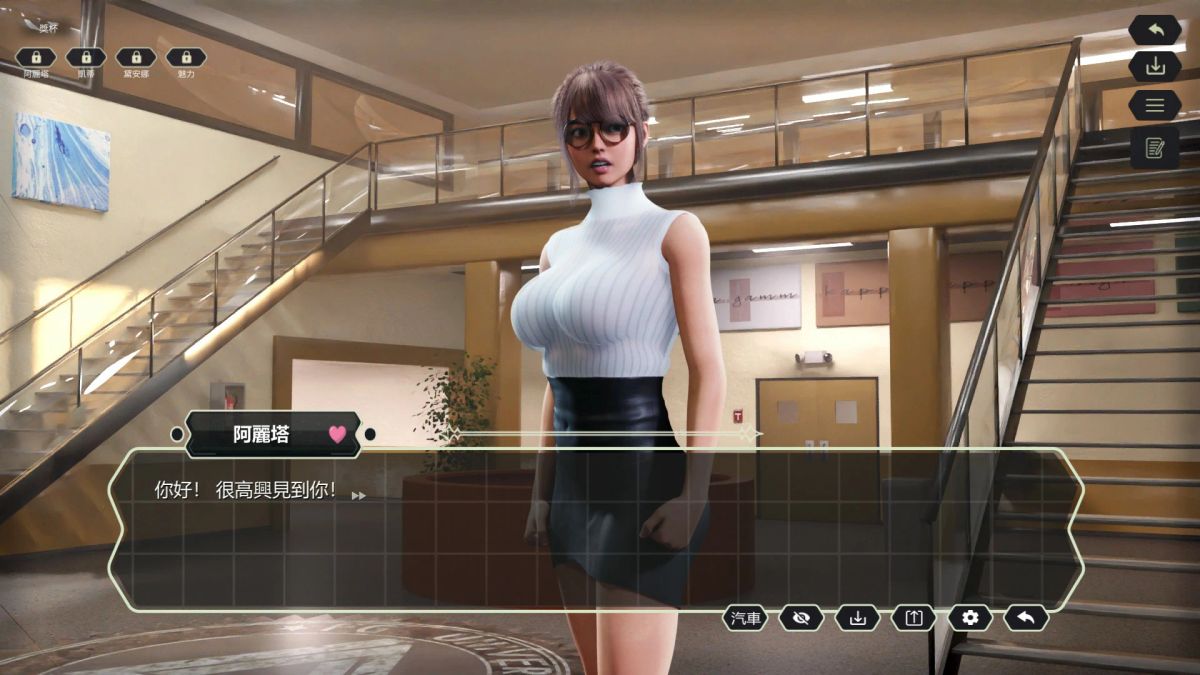Open load via the bottom upload-arrow button
Image resolution: width=1200 pixels, height=675 pixels.
913,618
